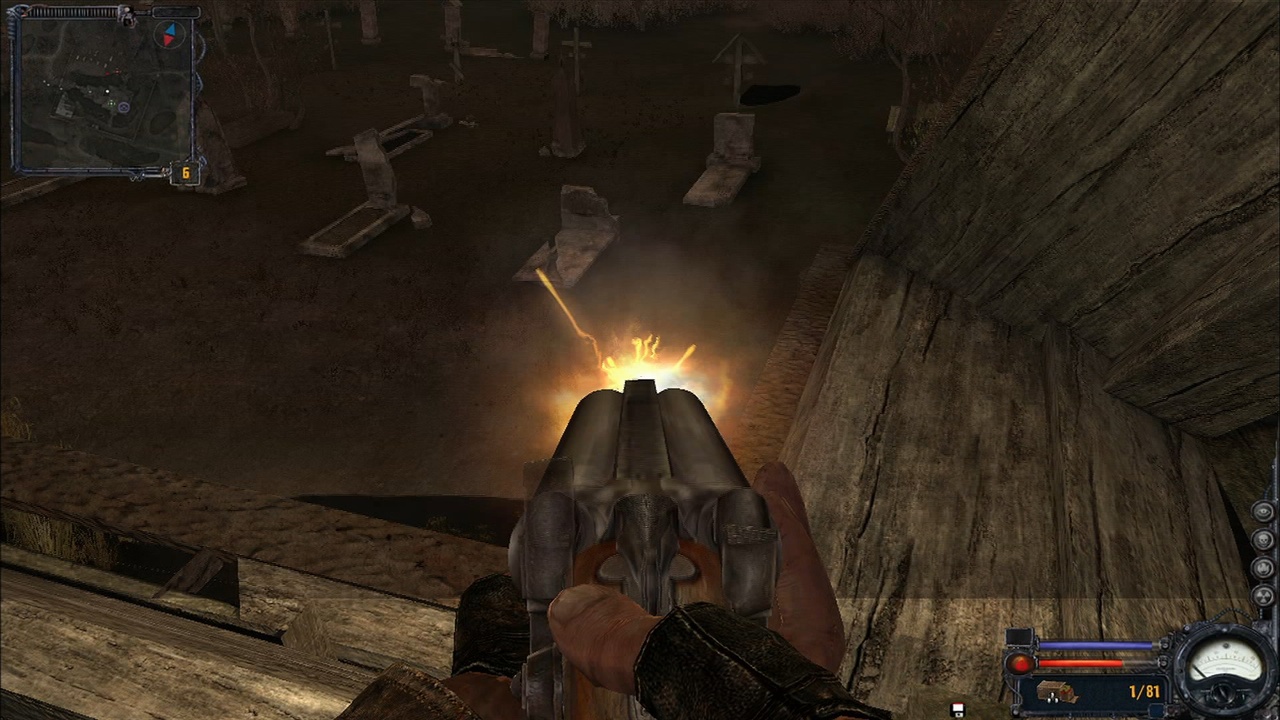The image size is (1280, 720).
Task: Click the red and blue compass arrow
Action: pos(170,35)
